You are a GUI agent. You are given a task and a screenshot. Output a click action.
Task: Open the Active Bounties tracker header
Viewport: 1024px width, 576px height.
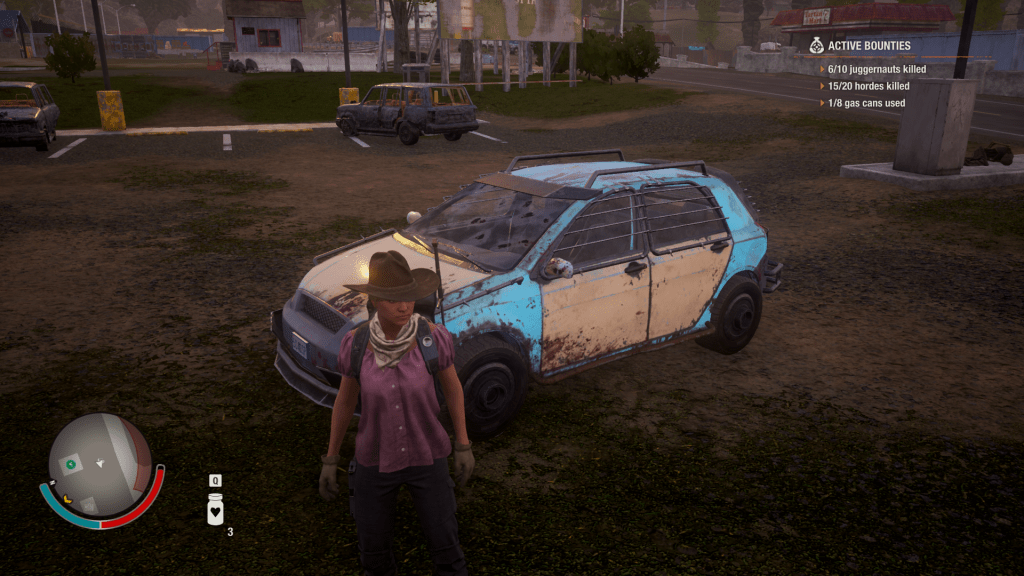point(868,45)
